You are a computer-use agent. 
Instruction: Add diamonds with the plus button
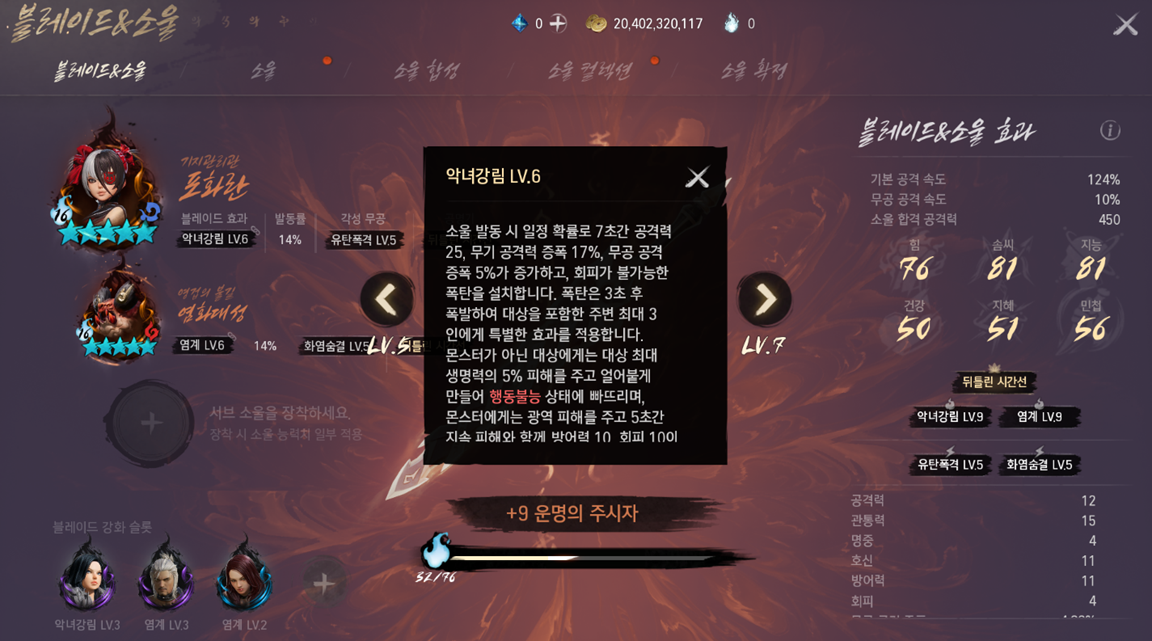tap(558, 23)
